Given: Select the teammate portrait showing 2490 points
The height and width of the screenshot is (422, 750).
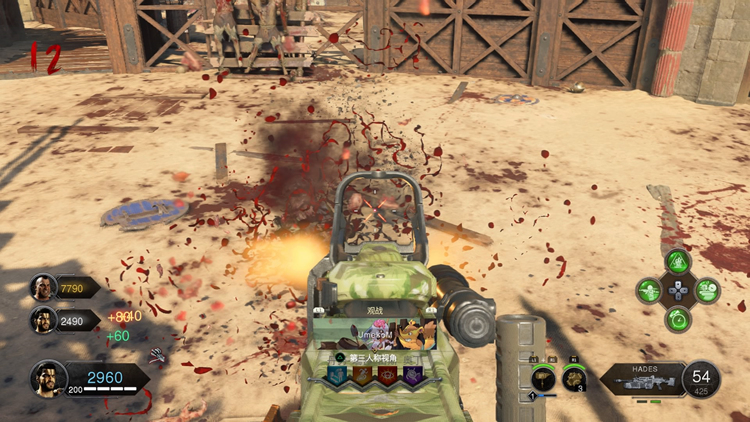Looking at the screenshot, I should point(43,320).
